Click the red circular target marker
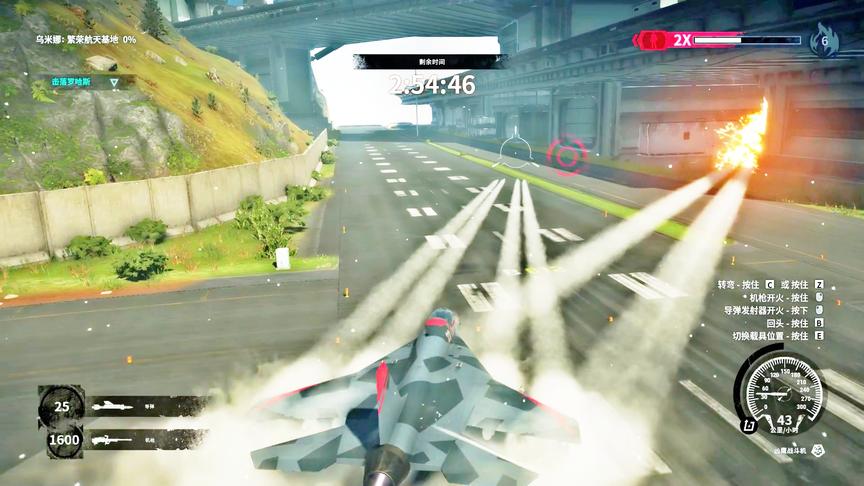 pyautogui.click(x=567, y=155)
